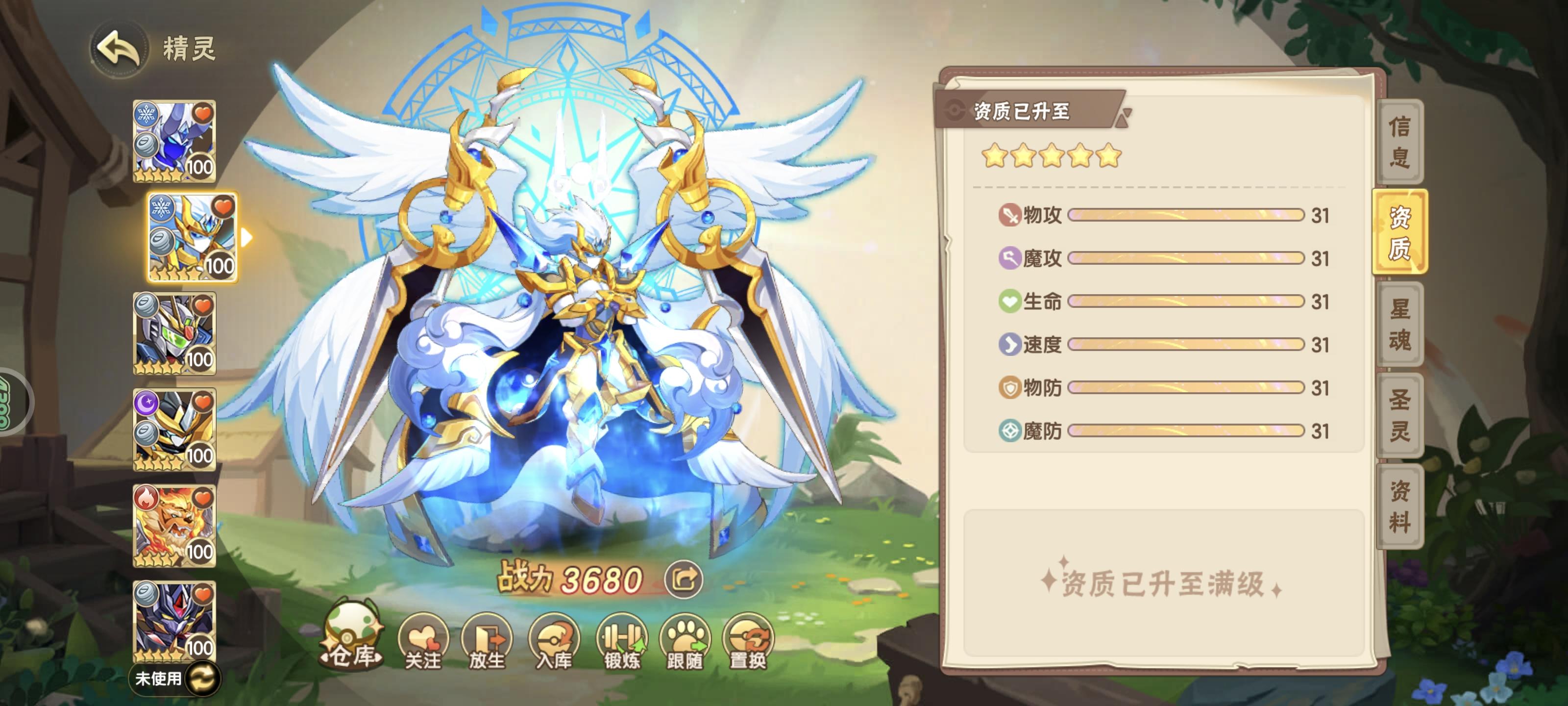Image resolution: width=1568 pixels, height=706 pixels.
Task: Click the 资质已升至满级 text
Action: [1159, 583]
